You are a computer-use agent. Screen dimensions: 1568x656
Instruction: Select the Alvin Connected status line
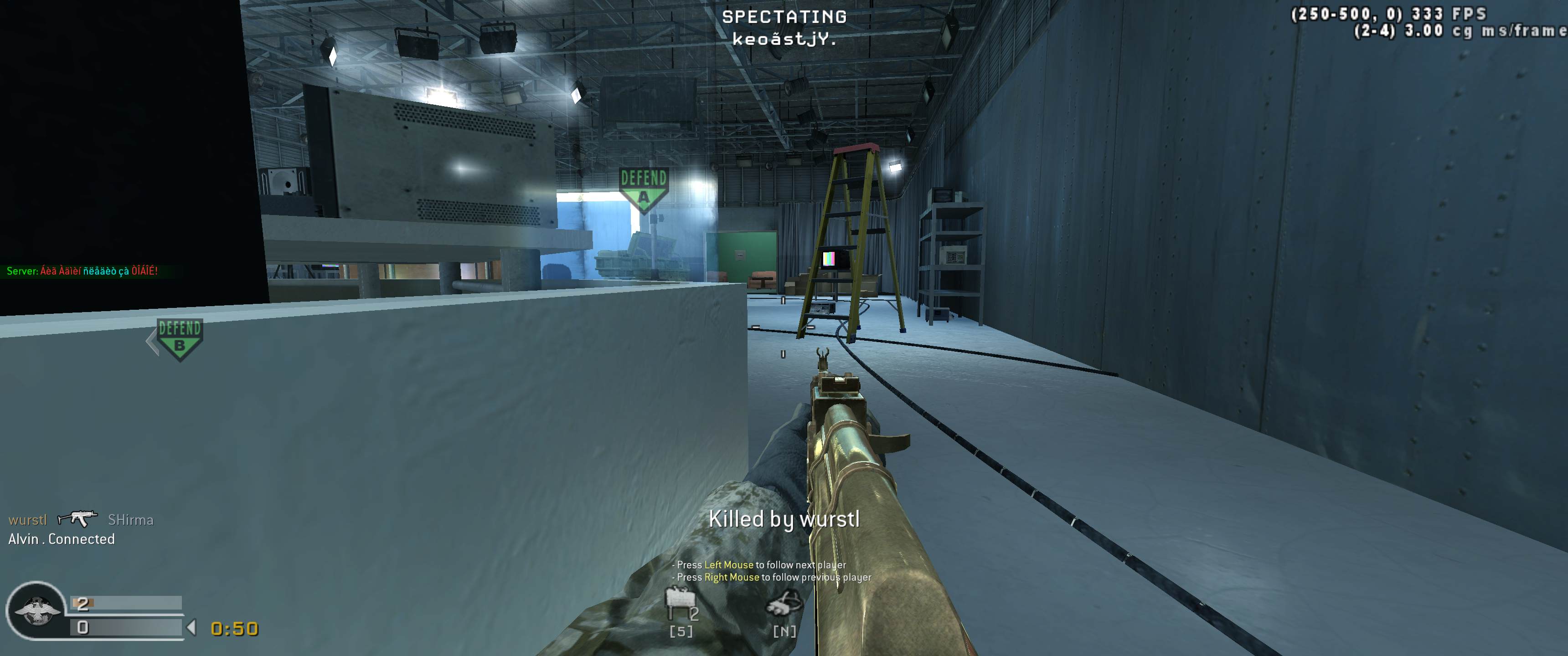coord(61,538)
